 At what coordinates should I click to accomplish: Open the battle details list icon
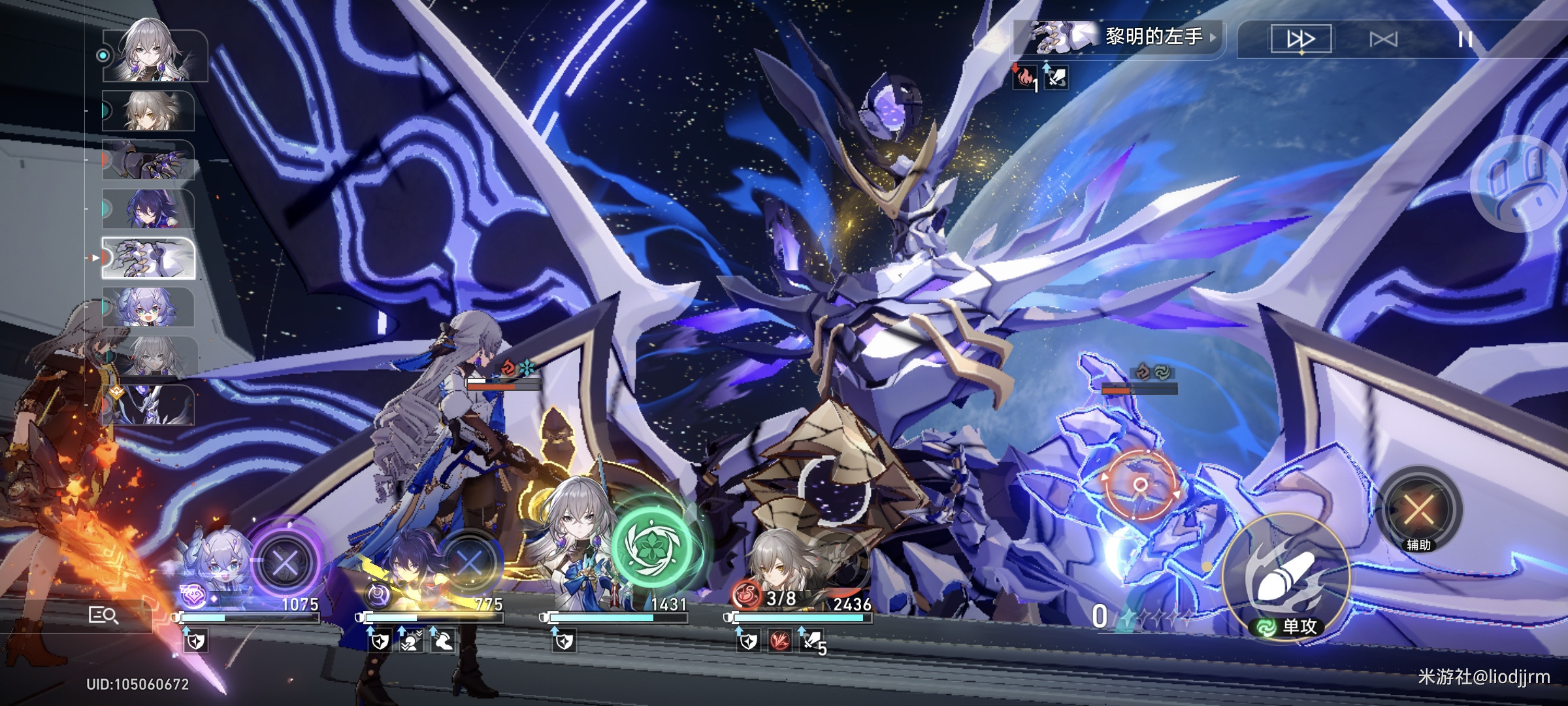[103, 615]
